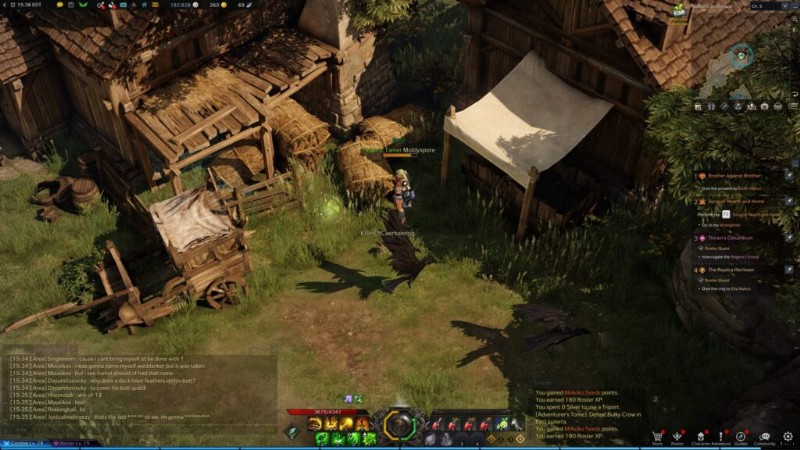Click the central circular identity gauge
Screen dimensions: 800x450
pos(399,425)
